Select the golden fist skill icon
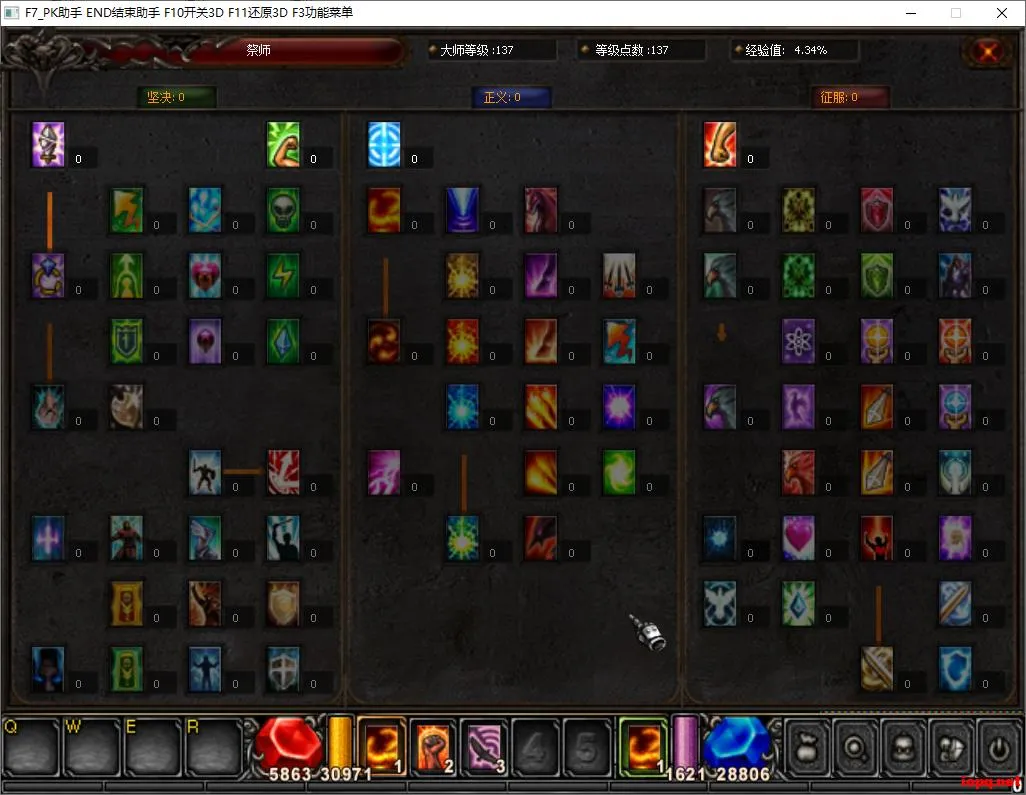Viewport: 1026px width, 795px height. 720,145
